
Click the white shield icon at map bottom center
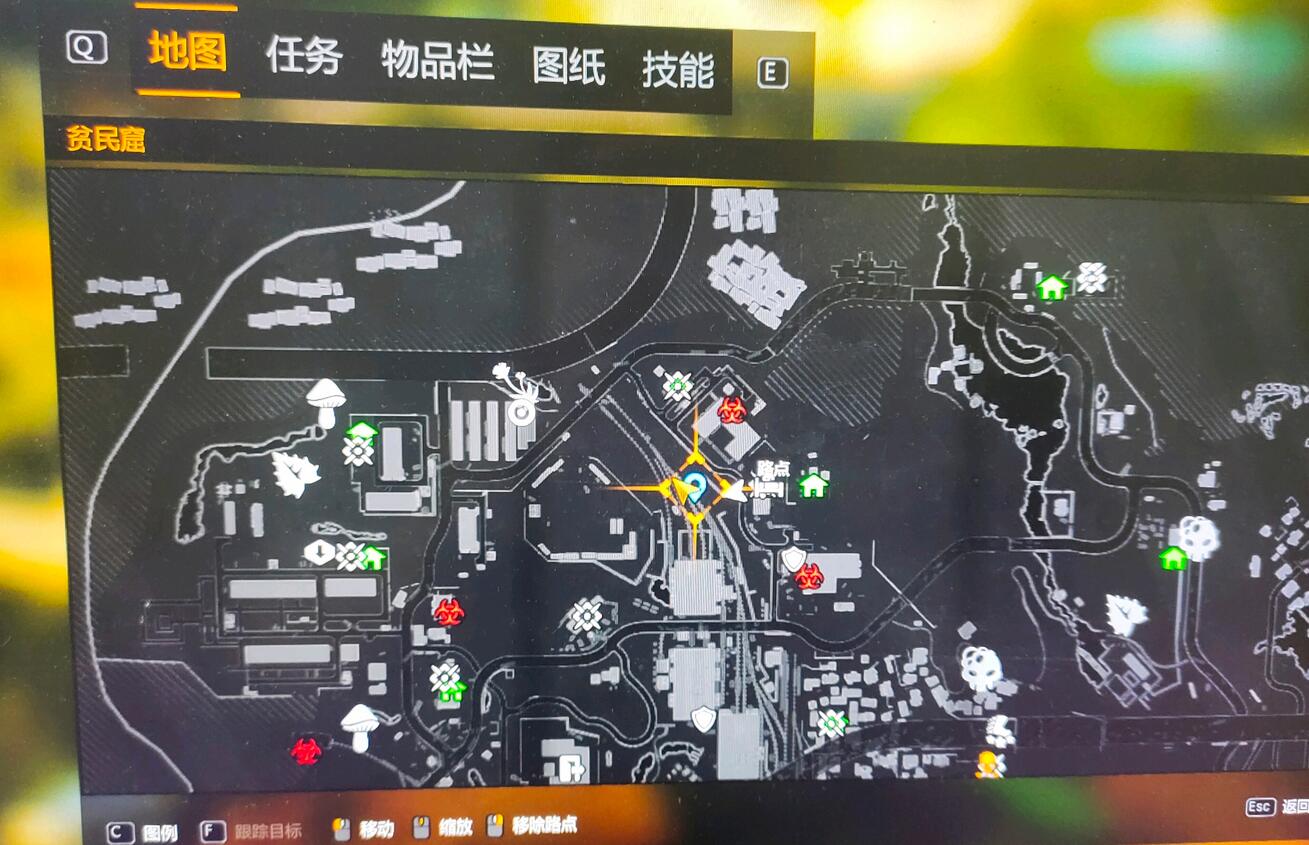[x=703, y=719]
